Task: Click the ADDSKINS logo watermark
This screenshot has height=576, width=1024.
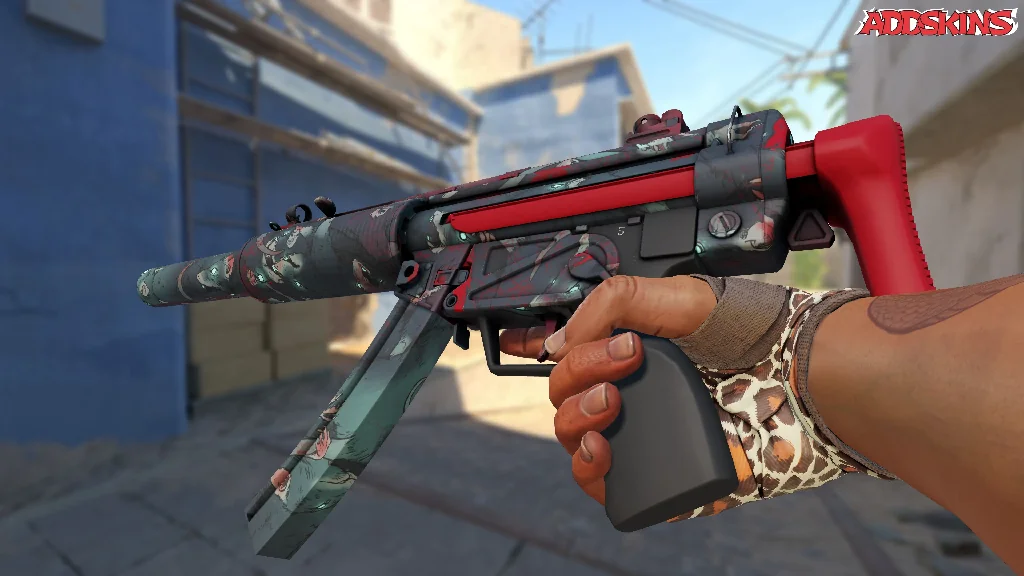Action: [x=937, y=23]
